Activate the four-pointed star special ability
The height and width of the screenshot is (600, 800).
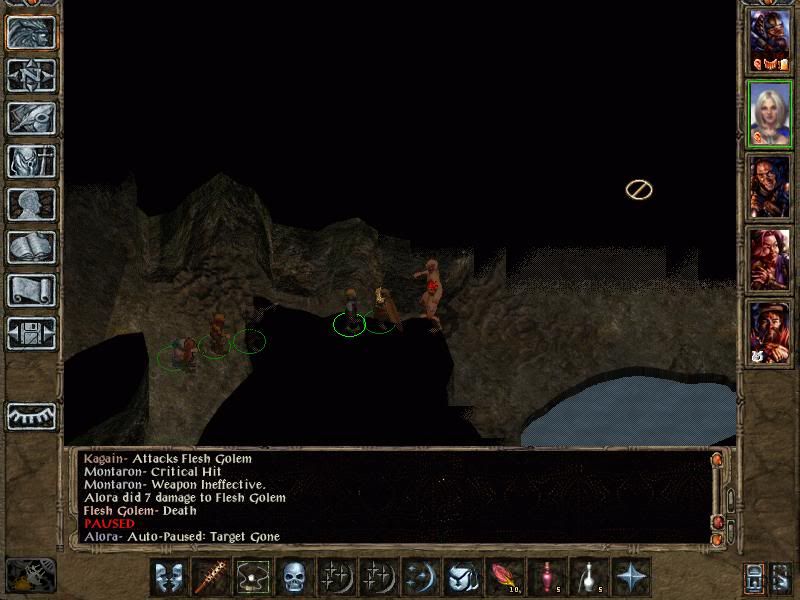pyautogui.click(x=632, y=577)
